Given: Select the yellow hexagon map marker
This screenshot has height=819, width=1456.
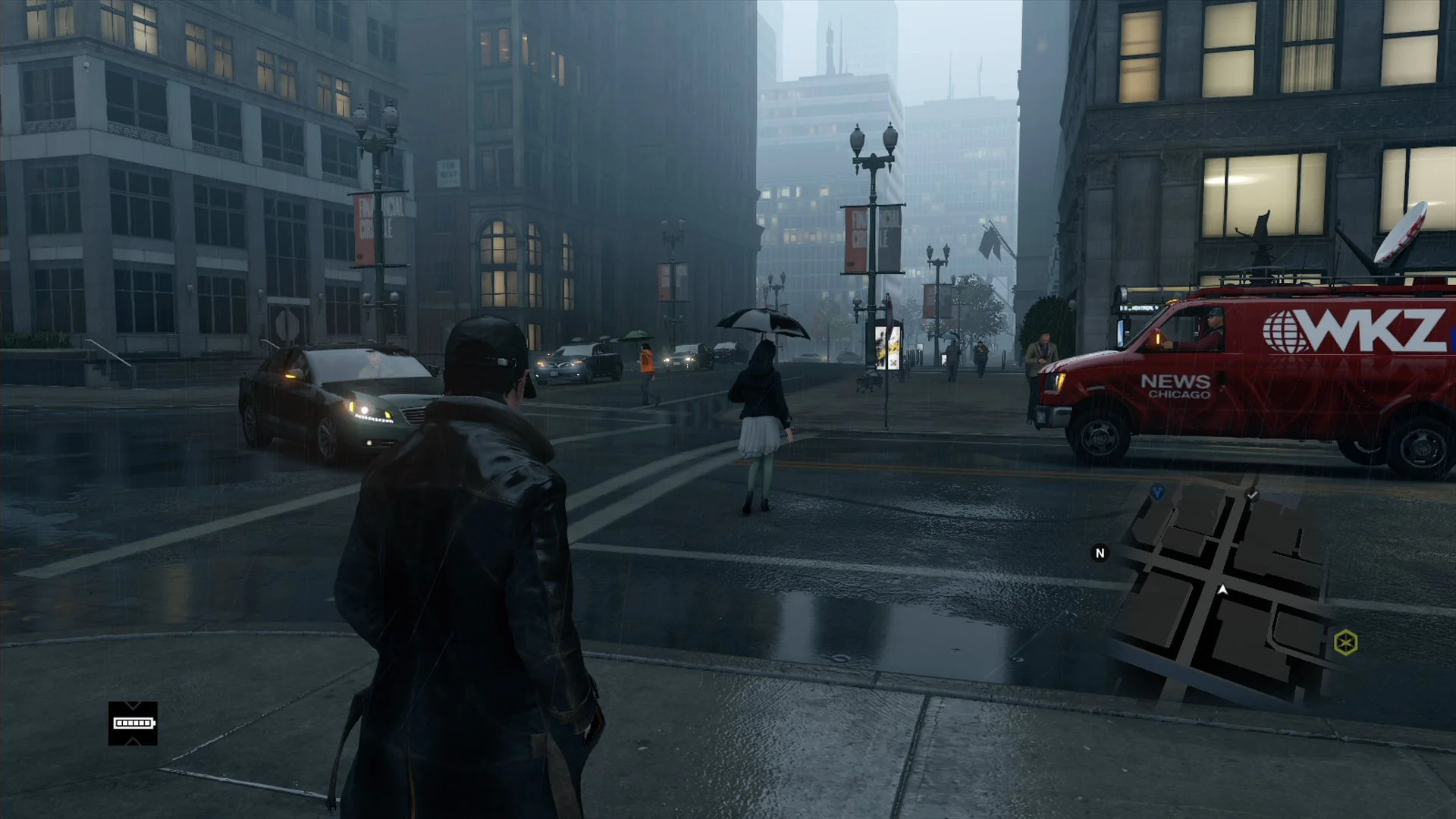Looking at the screenshot, I should (1345, 643).
